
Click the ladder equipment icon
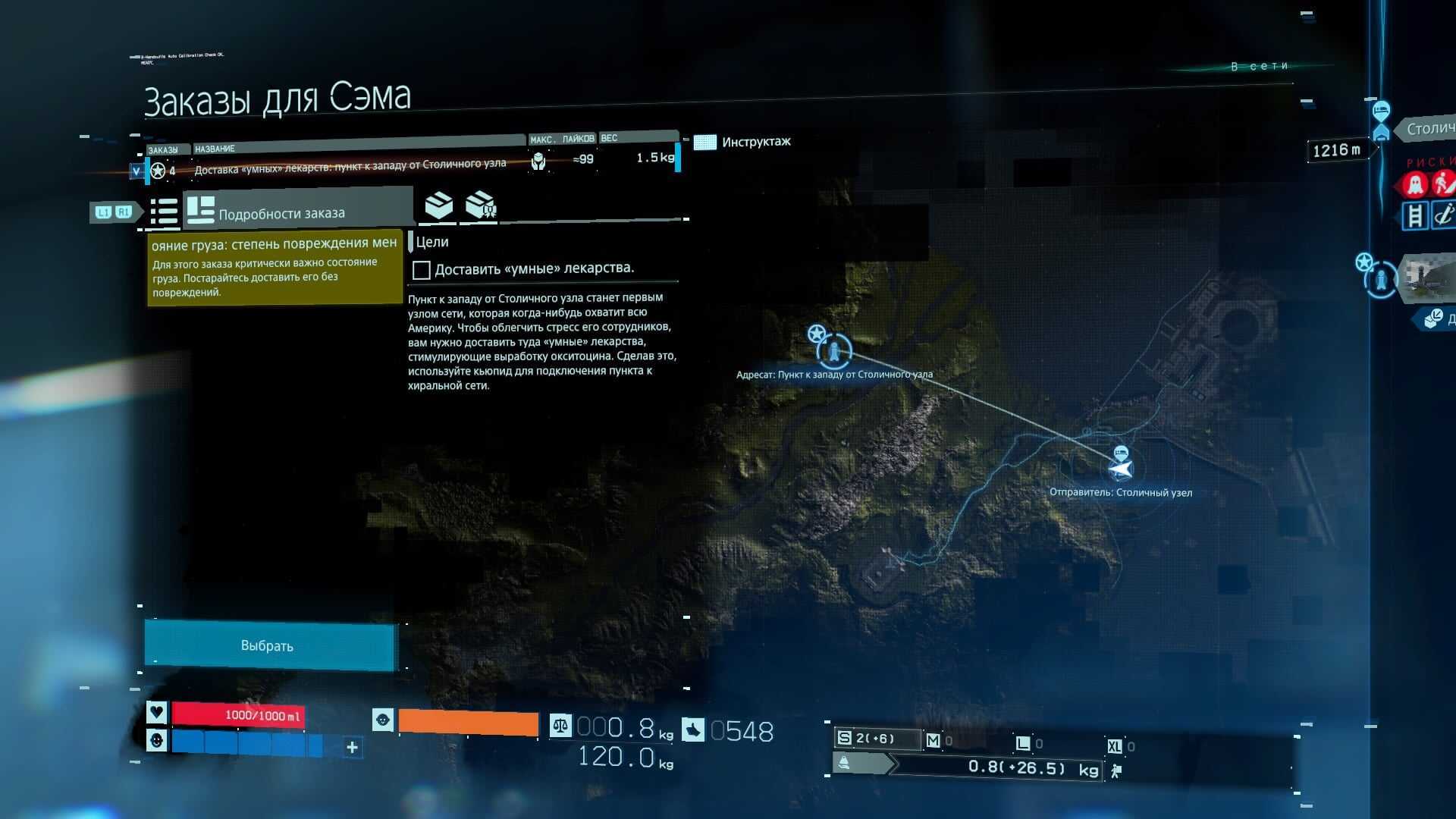(x=1414, y=215)
